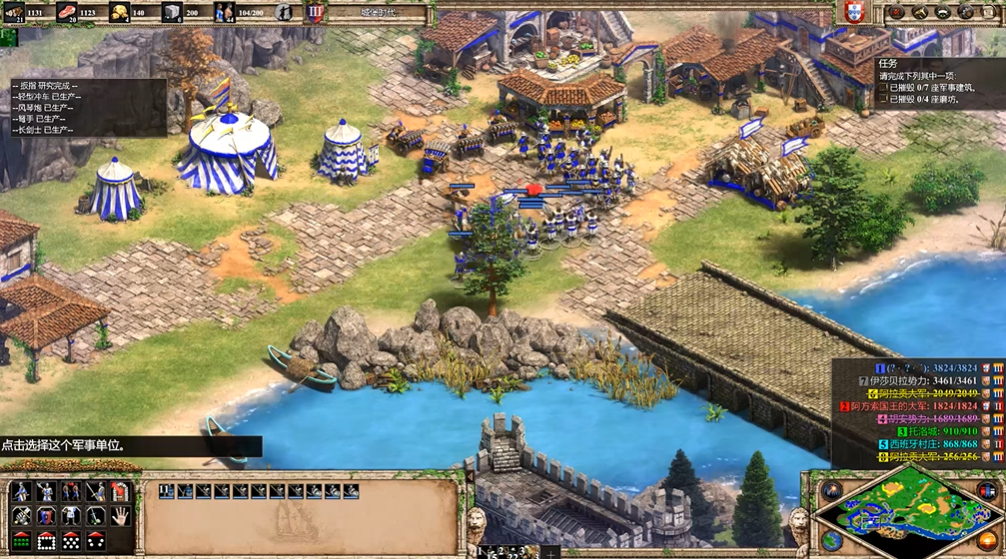Click the globe button beside the minimap

(x=832, y=540)
